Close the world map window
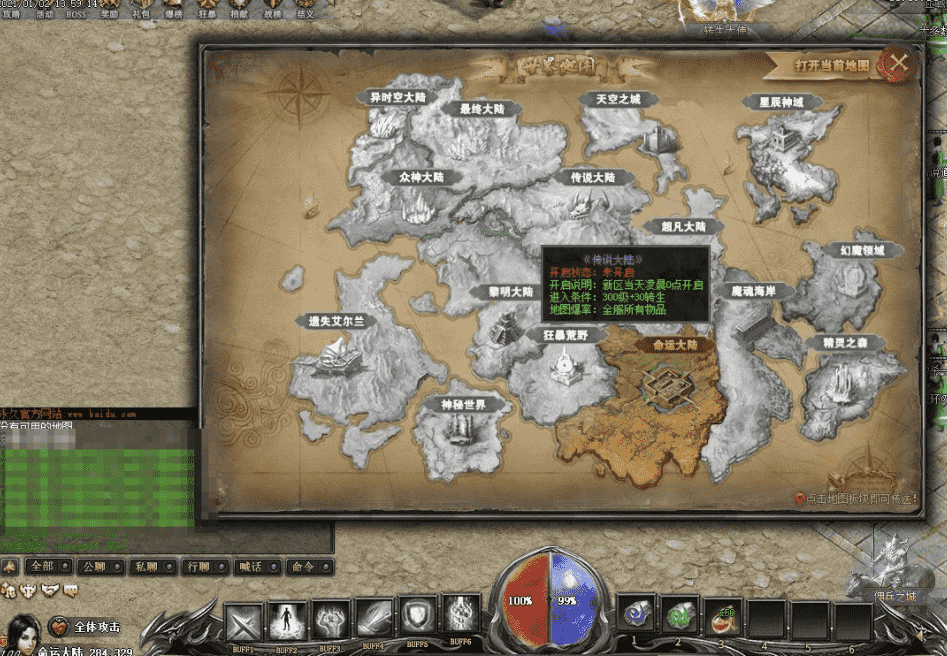Image resolution: width=947 pixels, height=656 pixels. pos(898,64)
